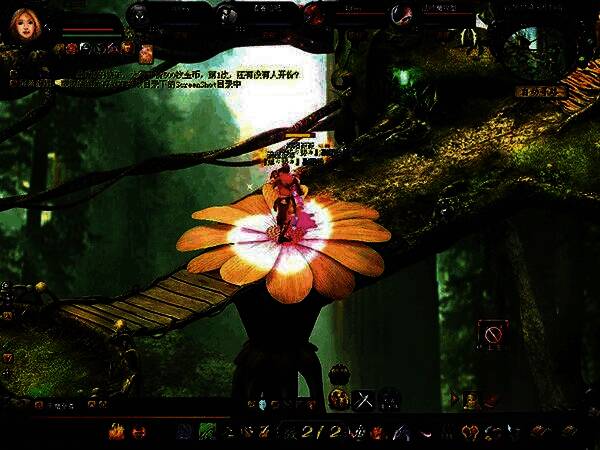
Task: Click the button below the minimap
Action: [542, 91]
